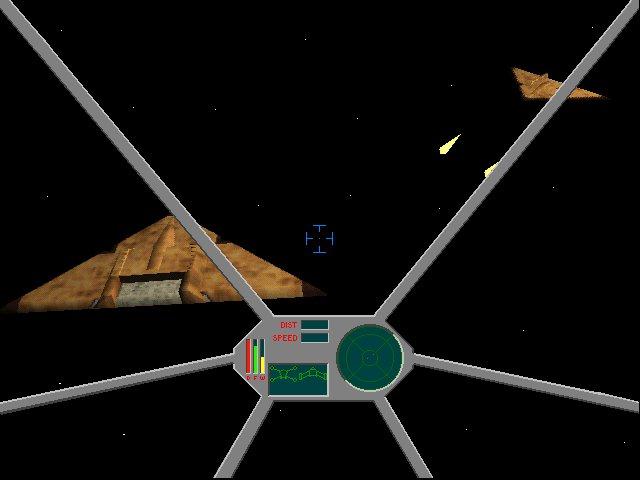Select the green wireframe target display
Screen dimensions: 640x480
298,379
